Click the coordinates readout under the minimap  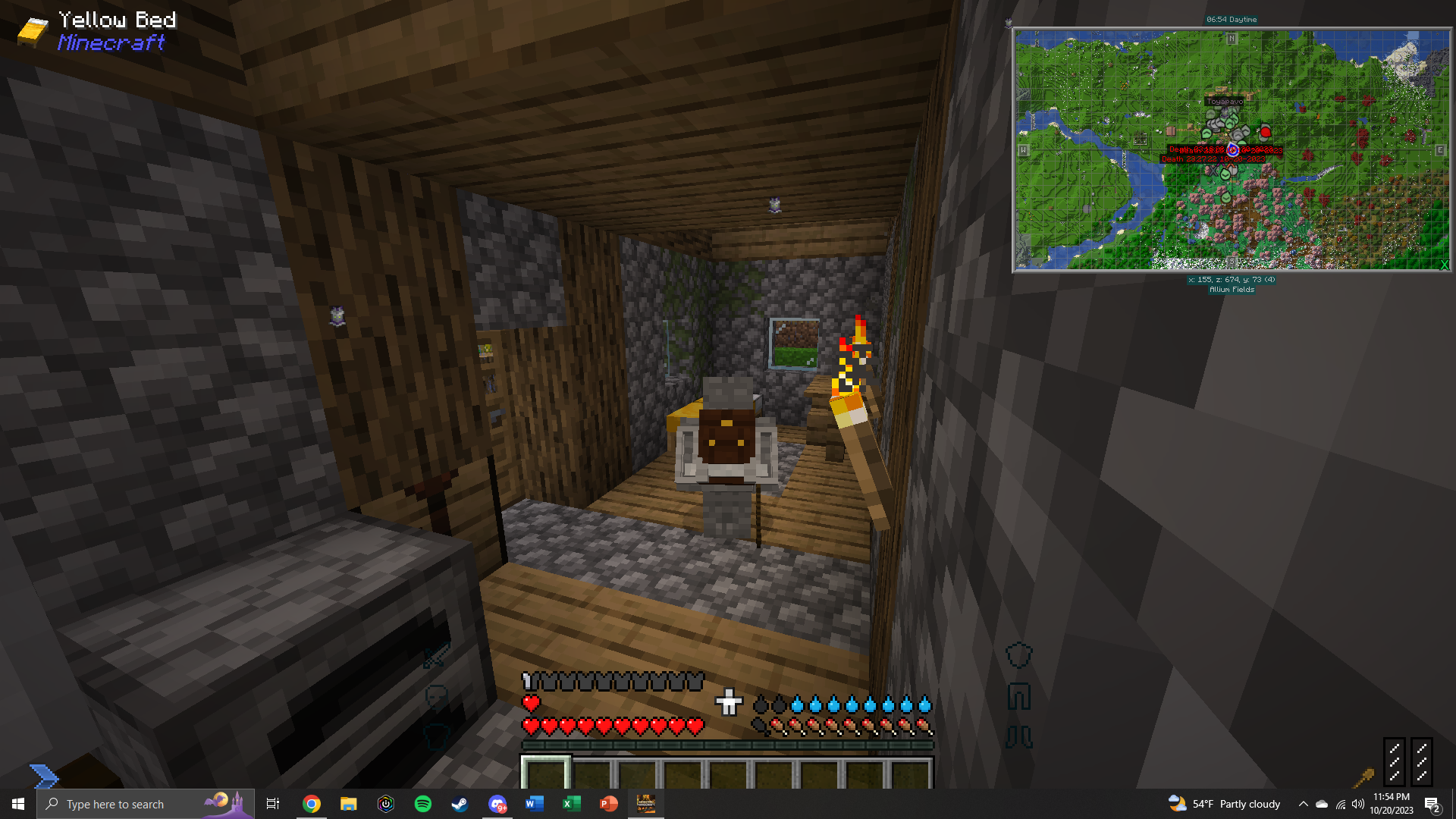pyautogui.click(x=1231, y=279)
